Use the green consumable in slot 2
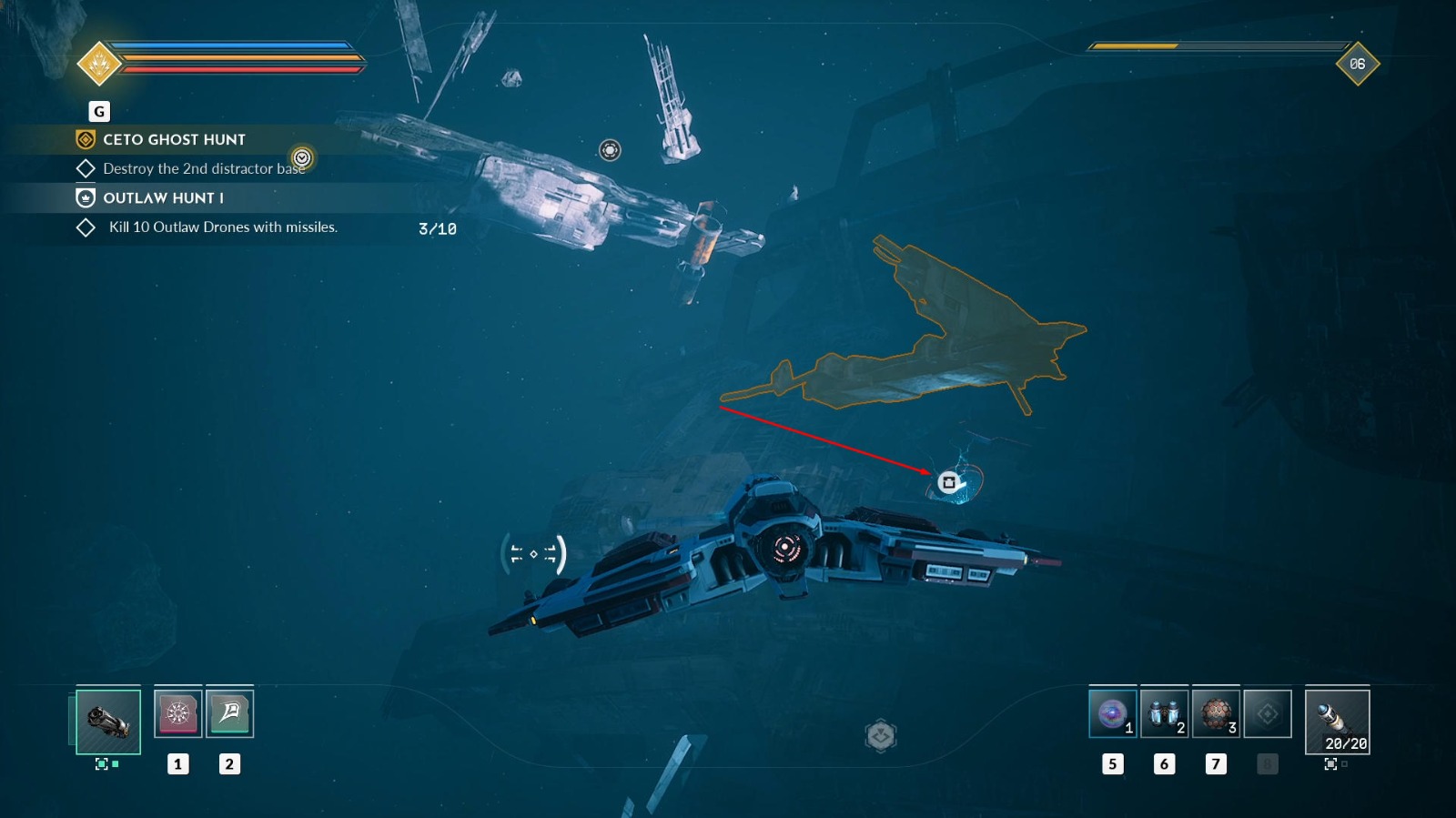The width and height of the screenshot is (1456, 818). [227, 713]
